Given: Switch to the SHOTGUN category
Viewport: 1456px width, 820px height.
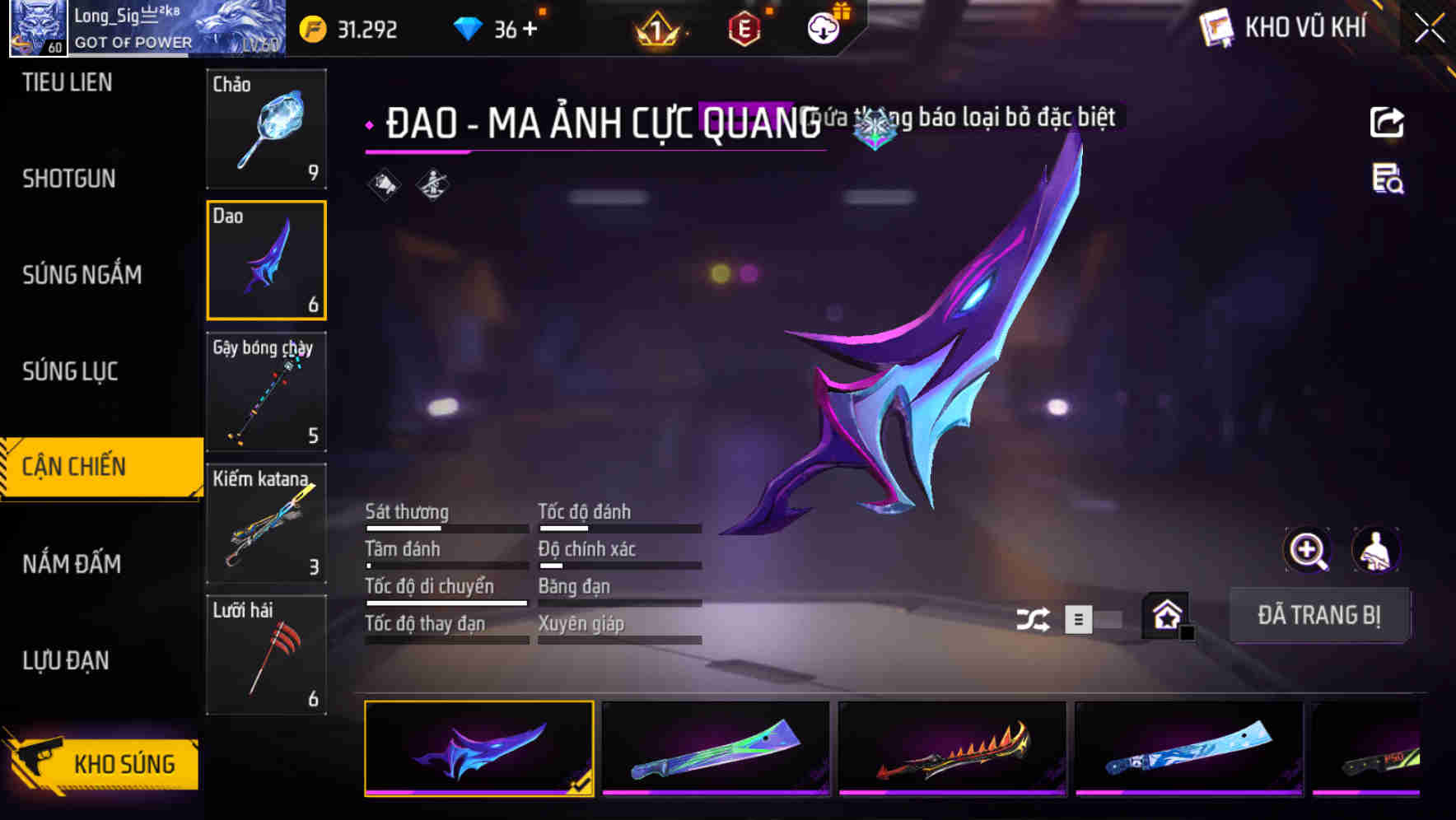Looking at the screenshot, I should (x=68, y=178).
